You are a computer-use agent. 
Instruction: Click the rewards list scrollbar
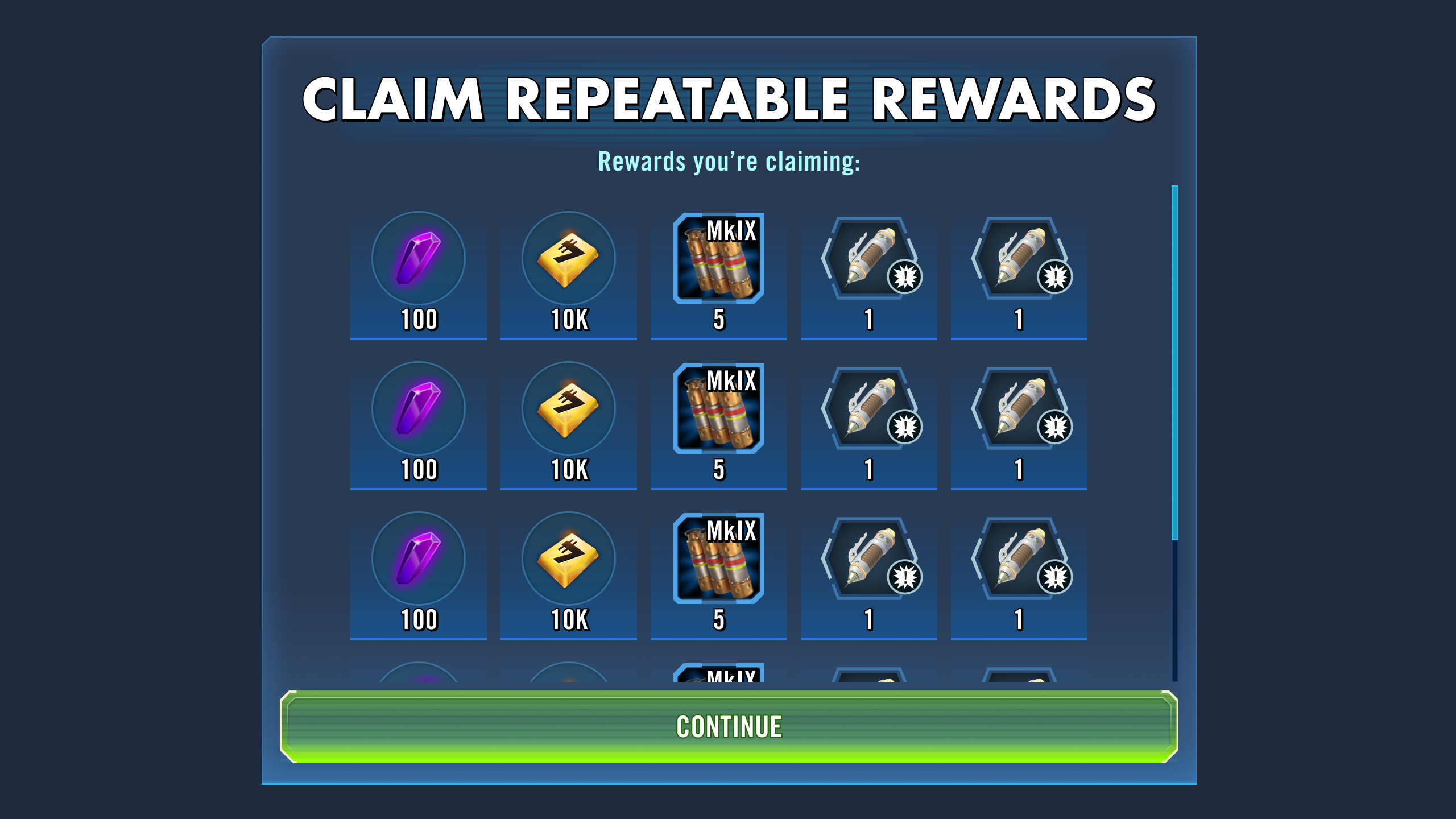click(1175, 363)
